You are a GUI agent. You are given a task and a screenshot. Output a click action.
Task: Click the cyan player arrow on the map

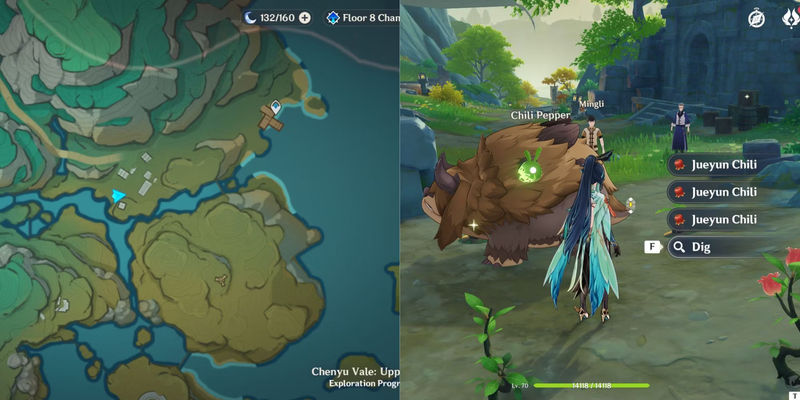pos(119,195)
